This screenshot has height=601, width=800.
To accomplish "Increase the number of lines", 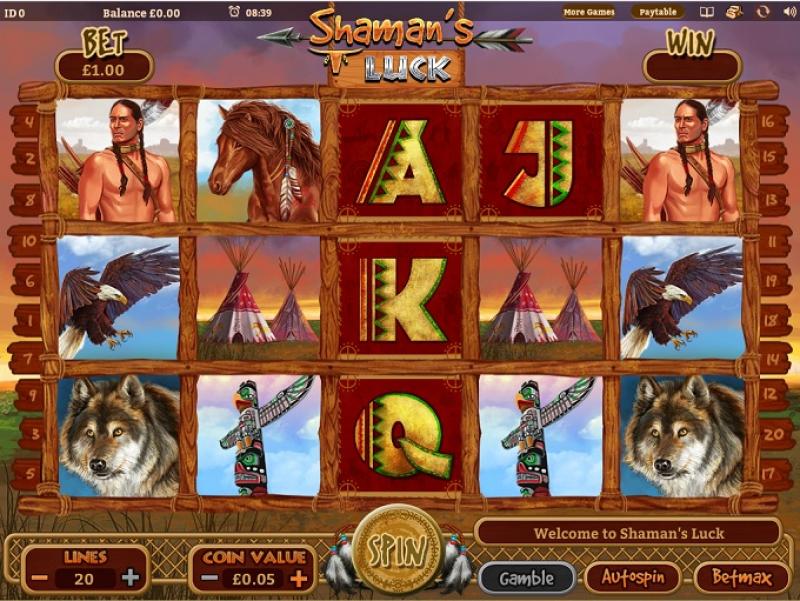I will pyautogui.click(x=131, y=578).
